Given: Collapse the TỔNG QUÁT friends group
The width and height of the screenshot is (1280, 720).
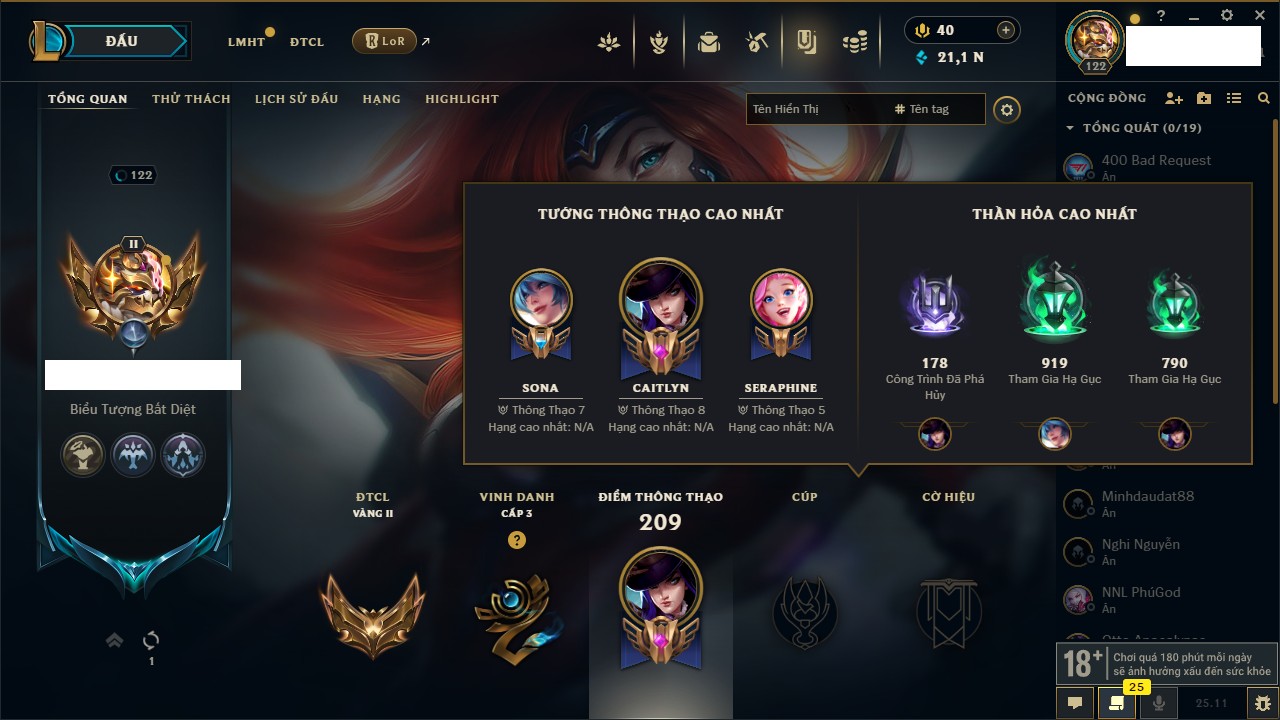Looking at the screenshot, I should 1070,128.
